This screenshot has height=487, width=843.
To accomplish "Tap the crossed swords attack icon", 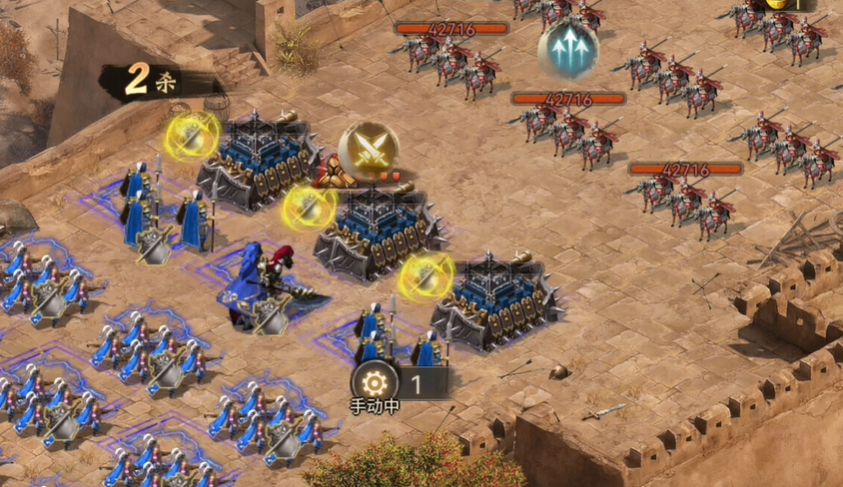I will (369, 151).
